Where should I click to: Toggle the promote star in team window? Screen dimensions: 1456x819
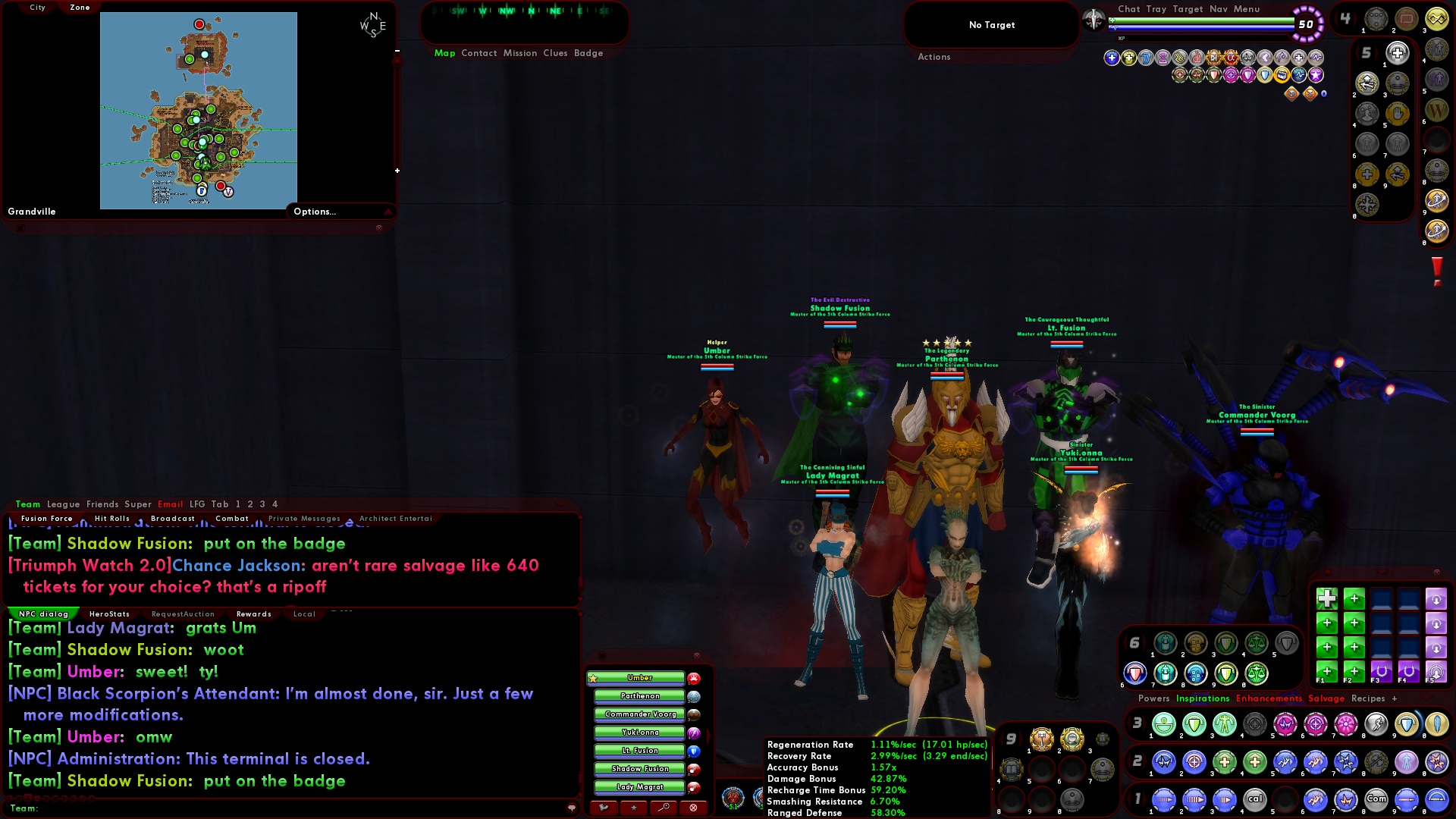pyautogui.click(x=634, y=807)
